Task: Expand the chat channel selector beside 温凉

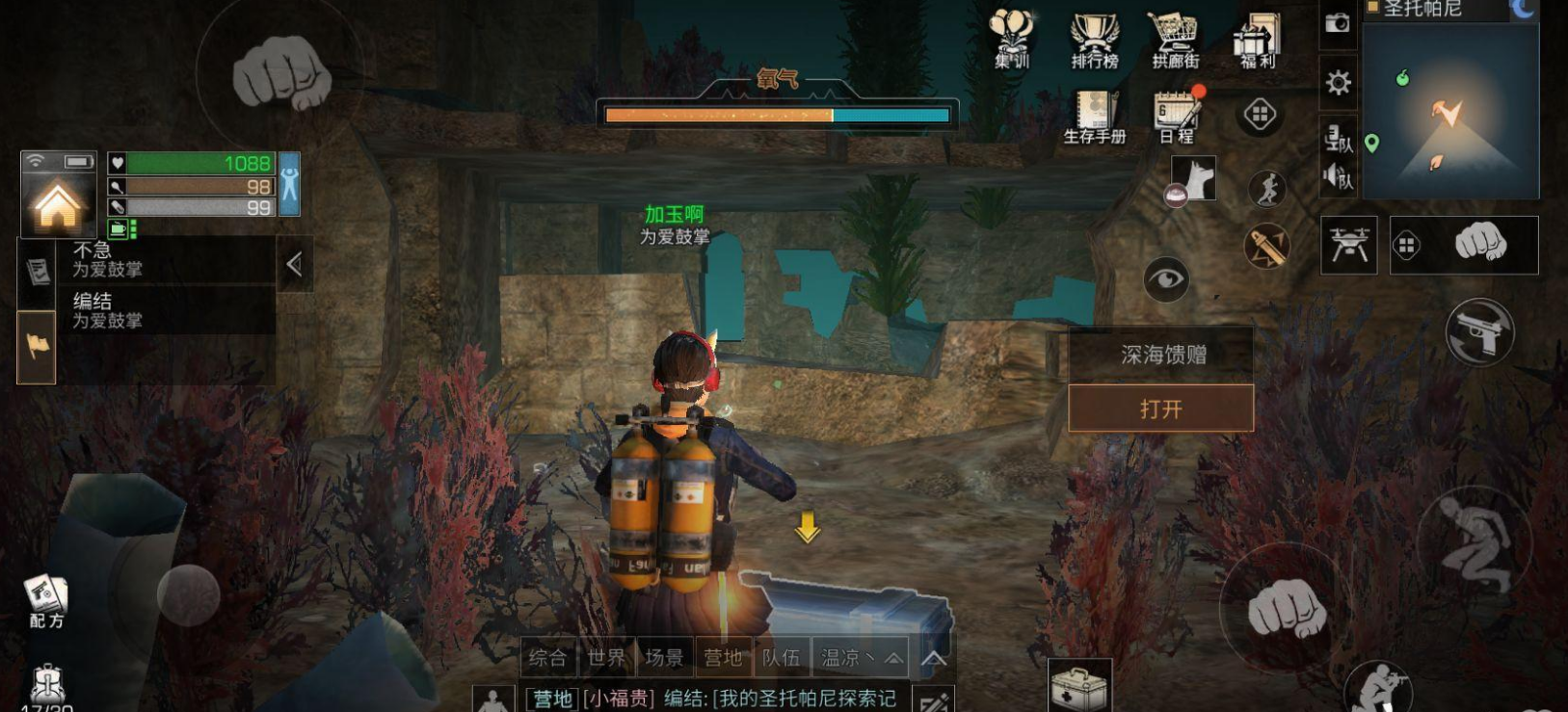Action: [x=891, y=658]
